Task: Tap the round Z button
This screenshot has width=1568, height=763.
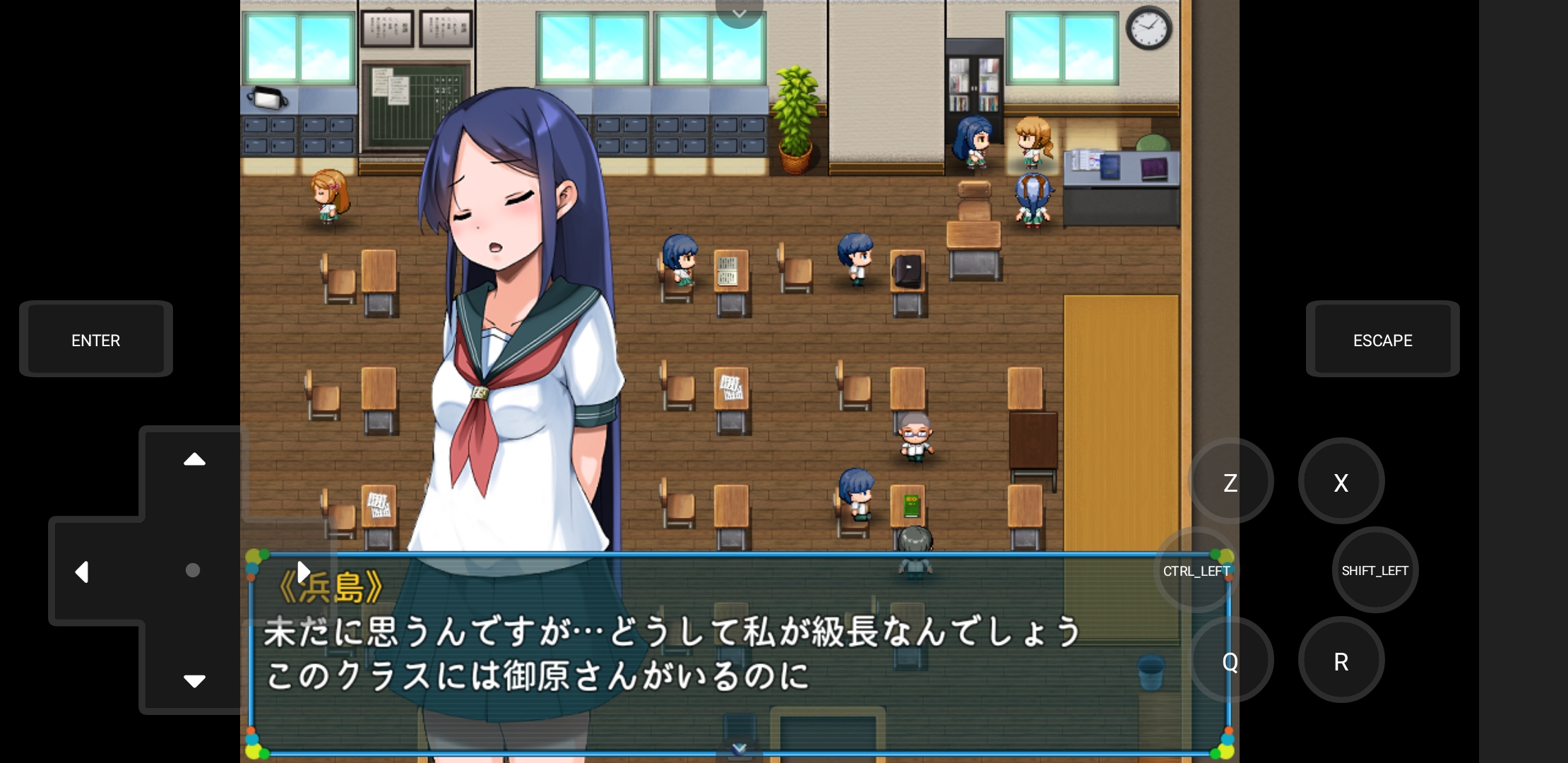Action: tap(1230, 483)
